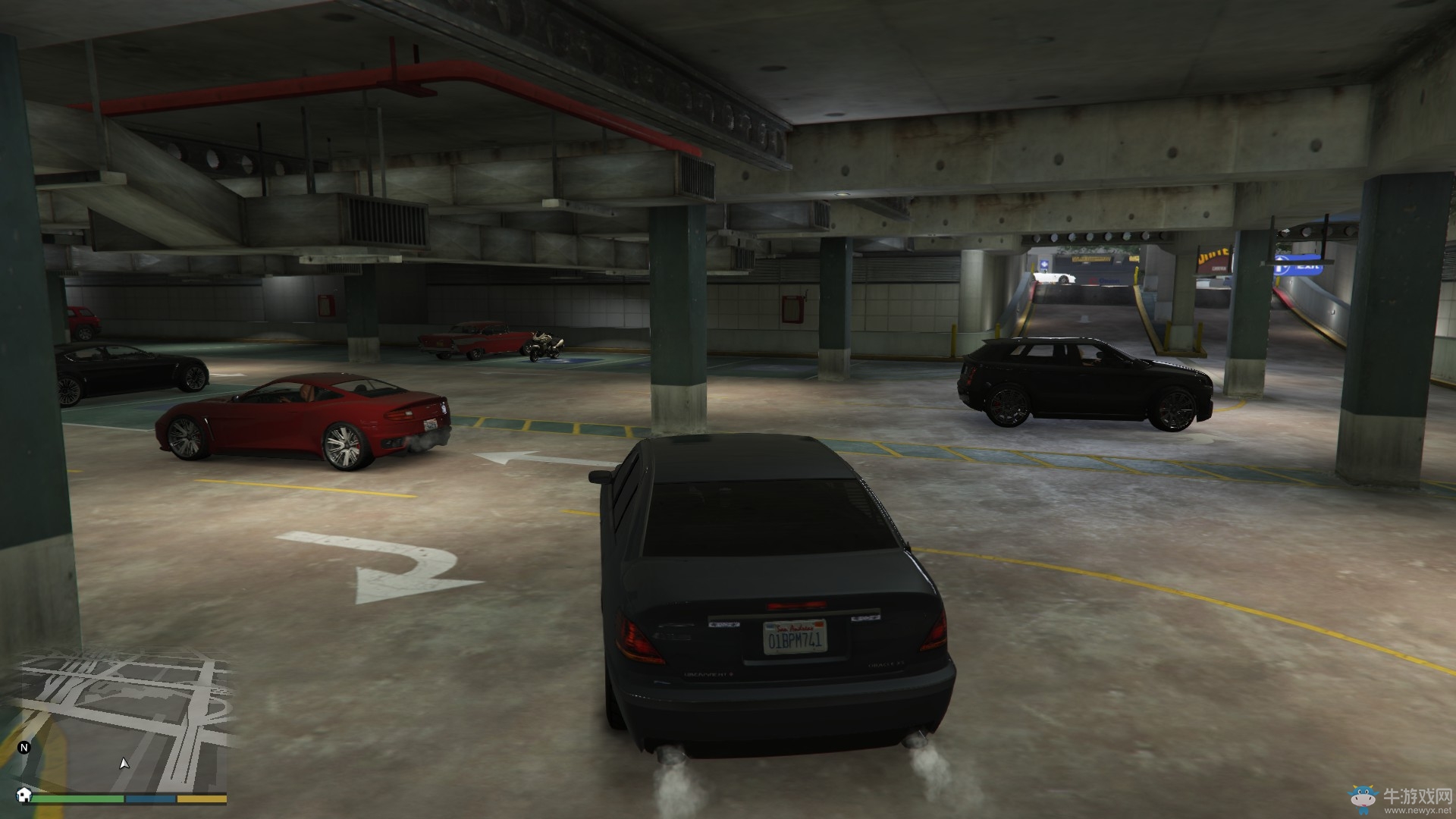
Task: Click the N compass indicator beside the minimap
Action: point(23,747)
